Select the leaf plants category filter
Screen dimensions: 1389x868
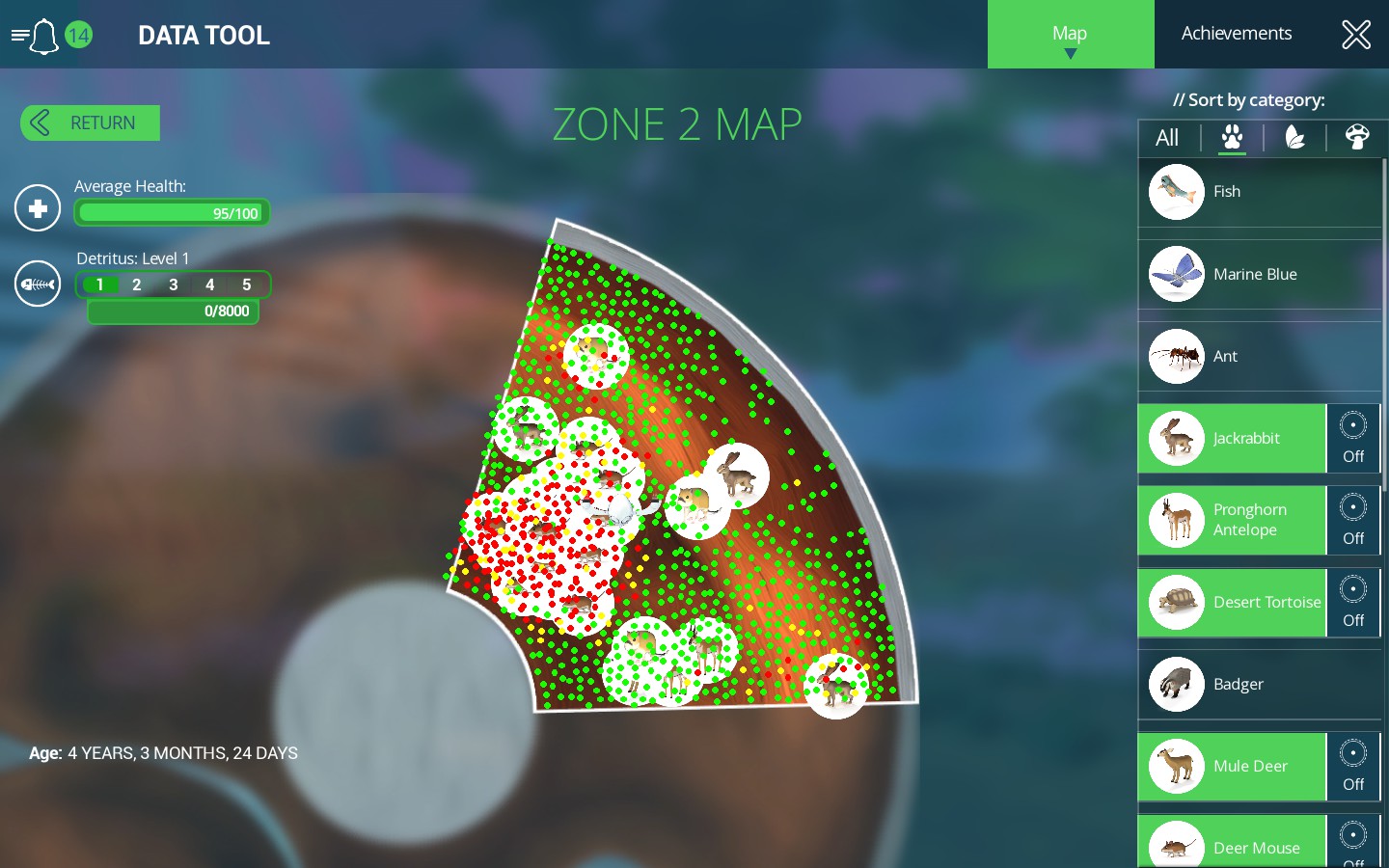[1295, 138]
